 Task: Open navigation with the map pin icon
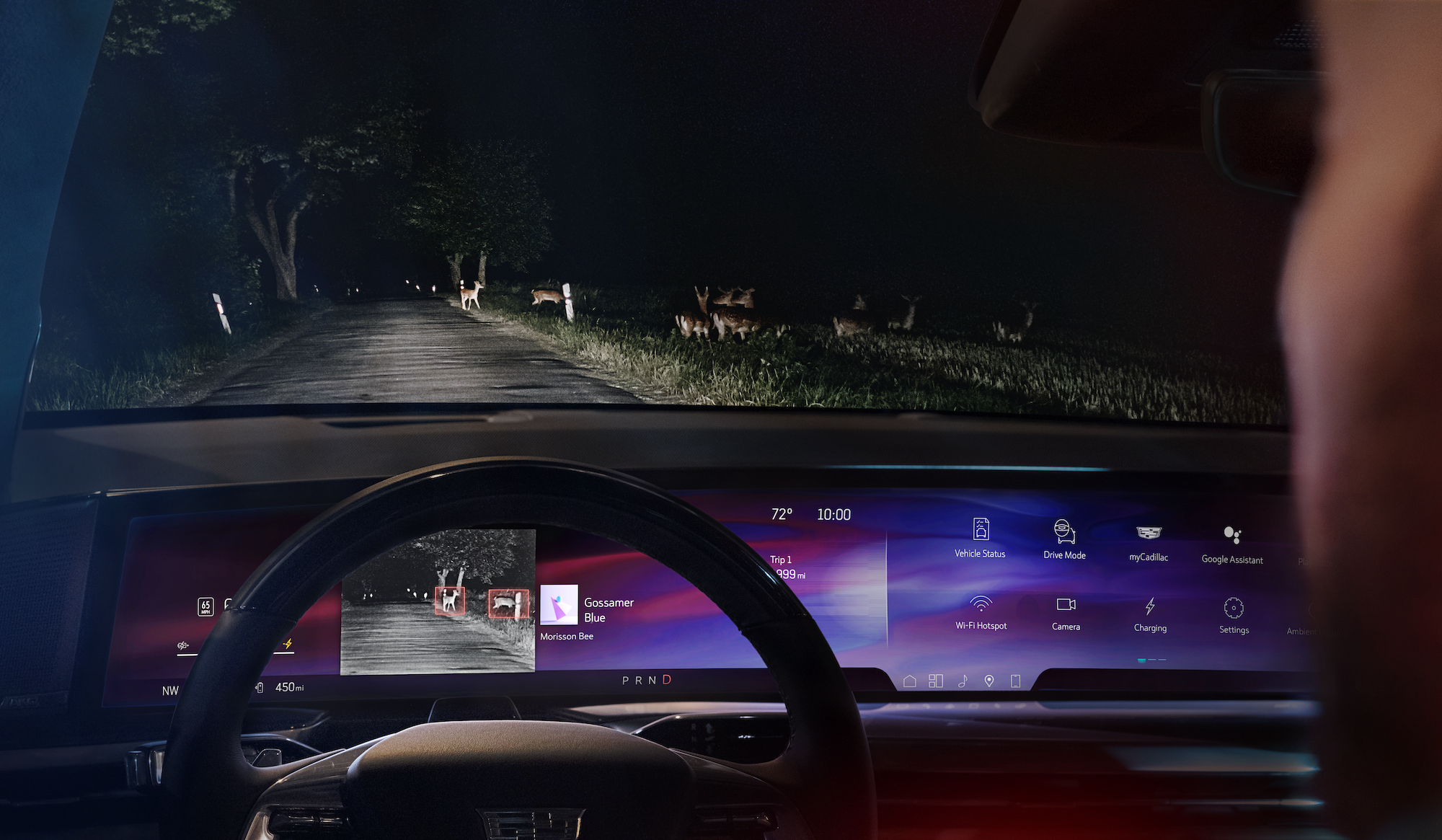pyautogui.click(x=989, y=681)
